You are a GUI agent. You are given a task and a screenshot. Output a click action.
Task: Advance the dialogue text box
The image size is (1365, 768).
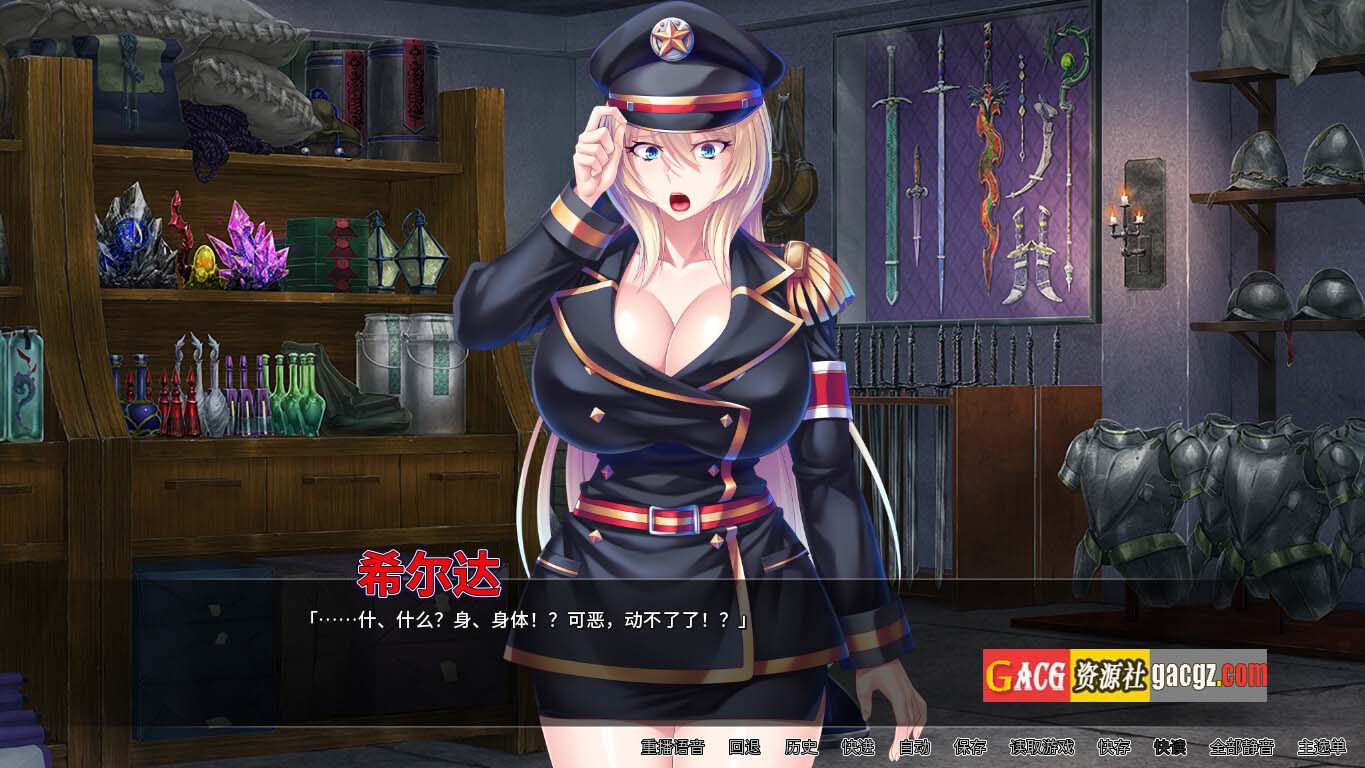(x=640, y=650)
